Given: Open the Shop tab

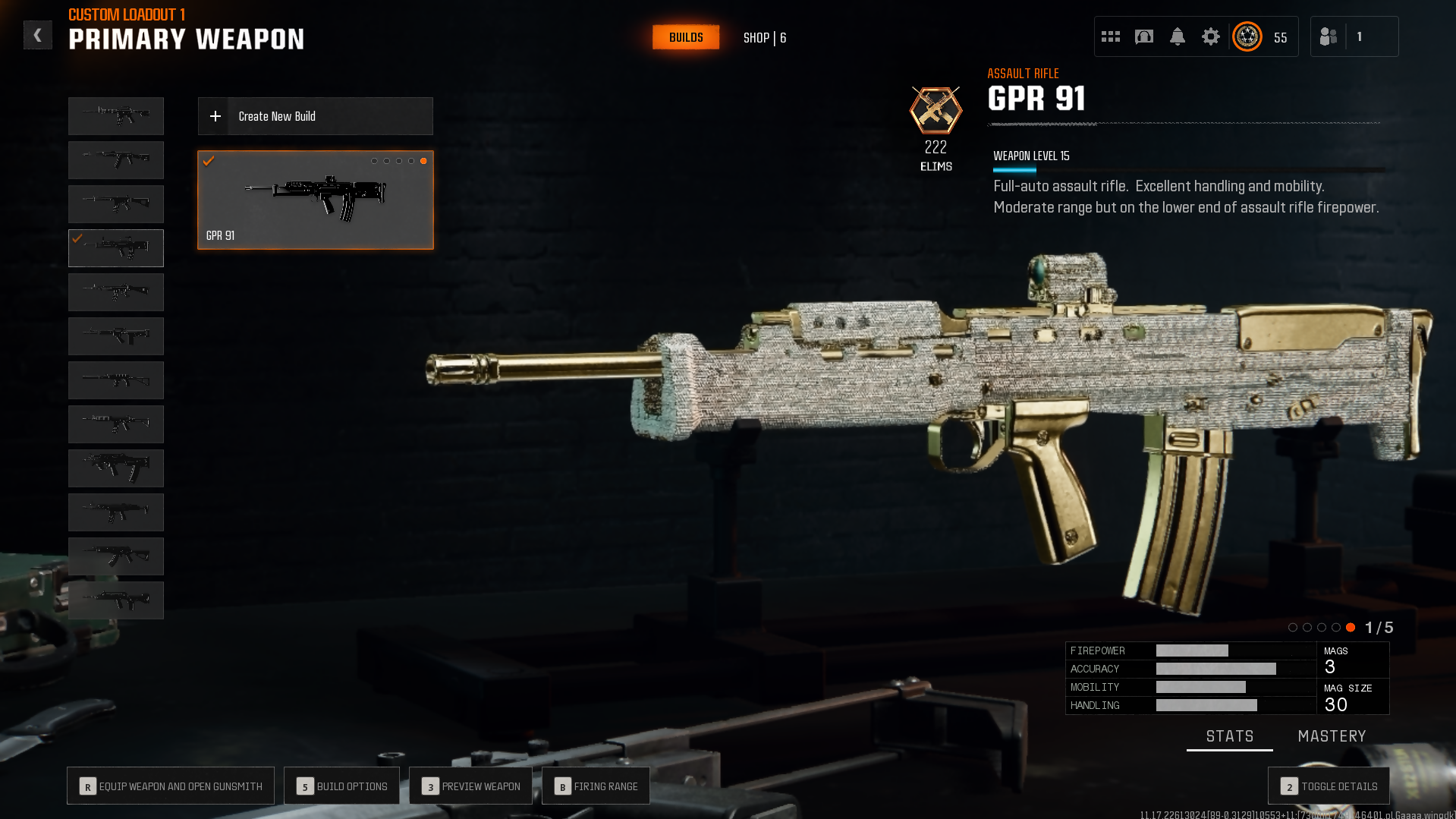Looking at the screenshot, I should point(764,38).
